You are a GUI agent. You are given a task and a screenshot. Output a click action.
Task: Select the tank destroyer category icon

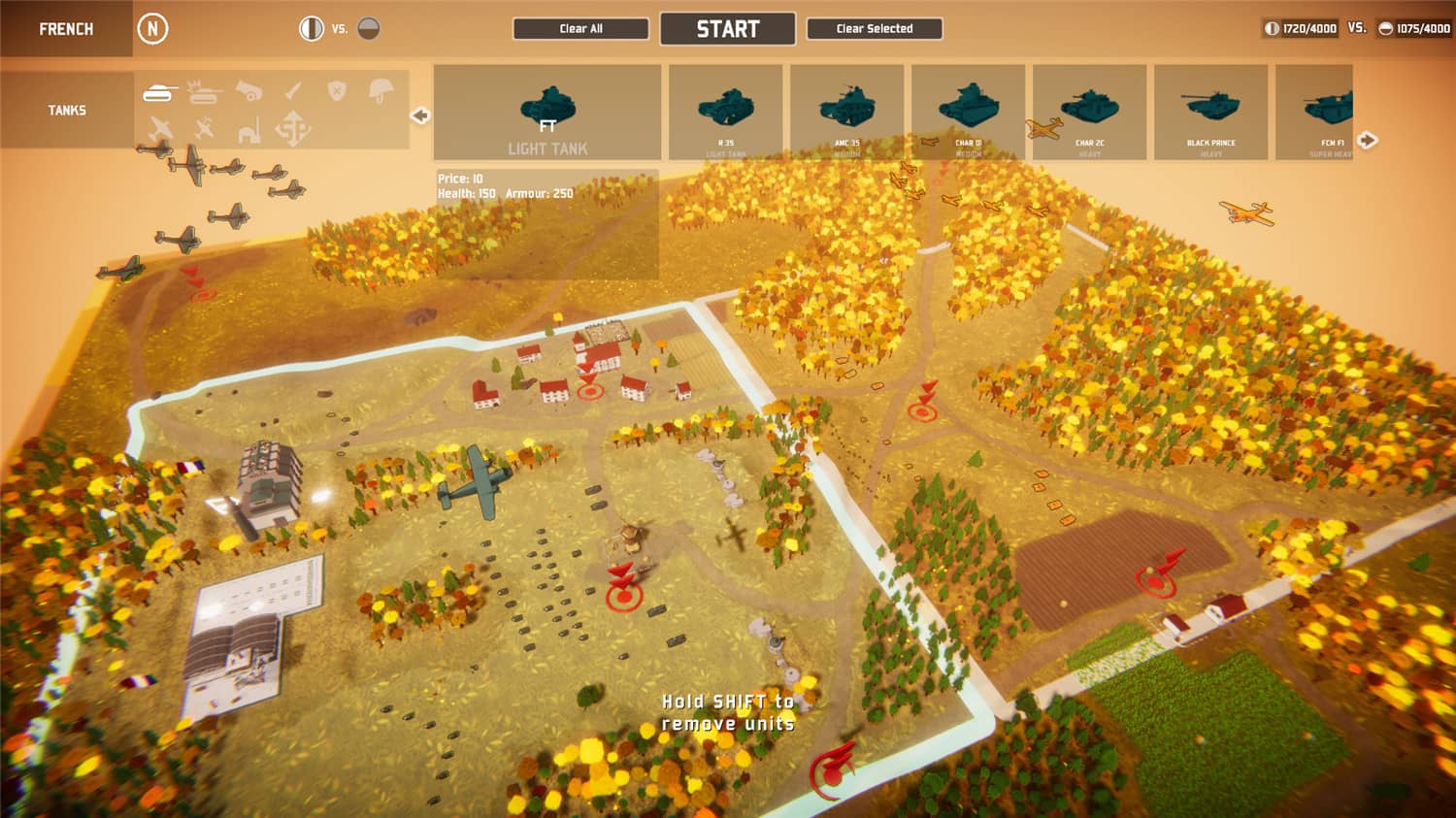pos(203,92)
